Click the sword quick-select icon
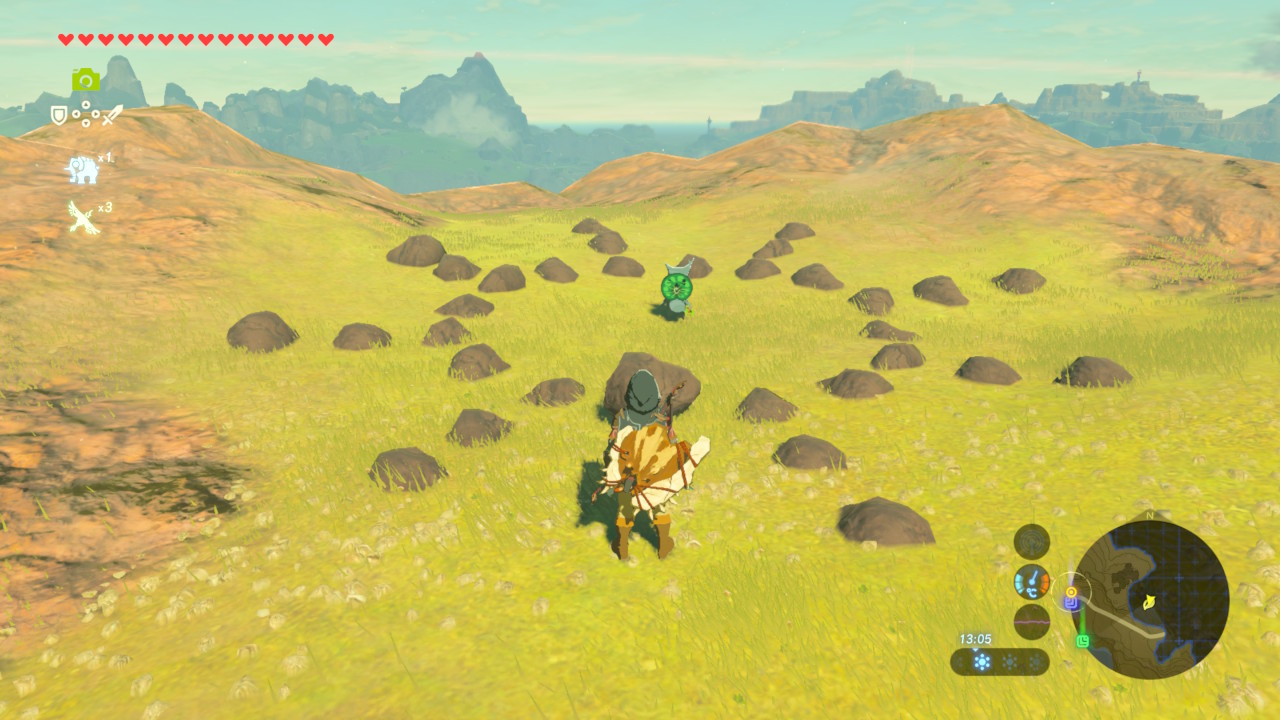Image resolution: width=1280 pixels, height=720 pixels. 112,115
